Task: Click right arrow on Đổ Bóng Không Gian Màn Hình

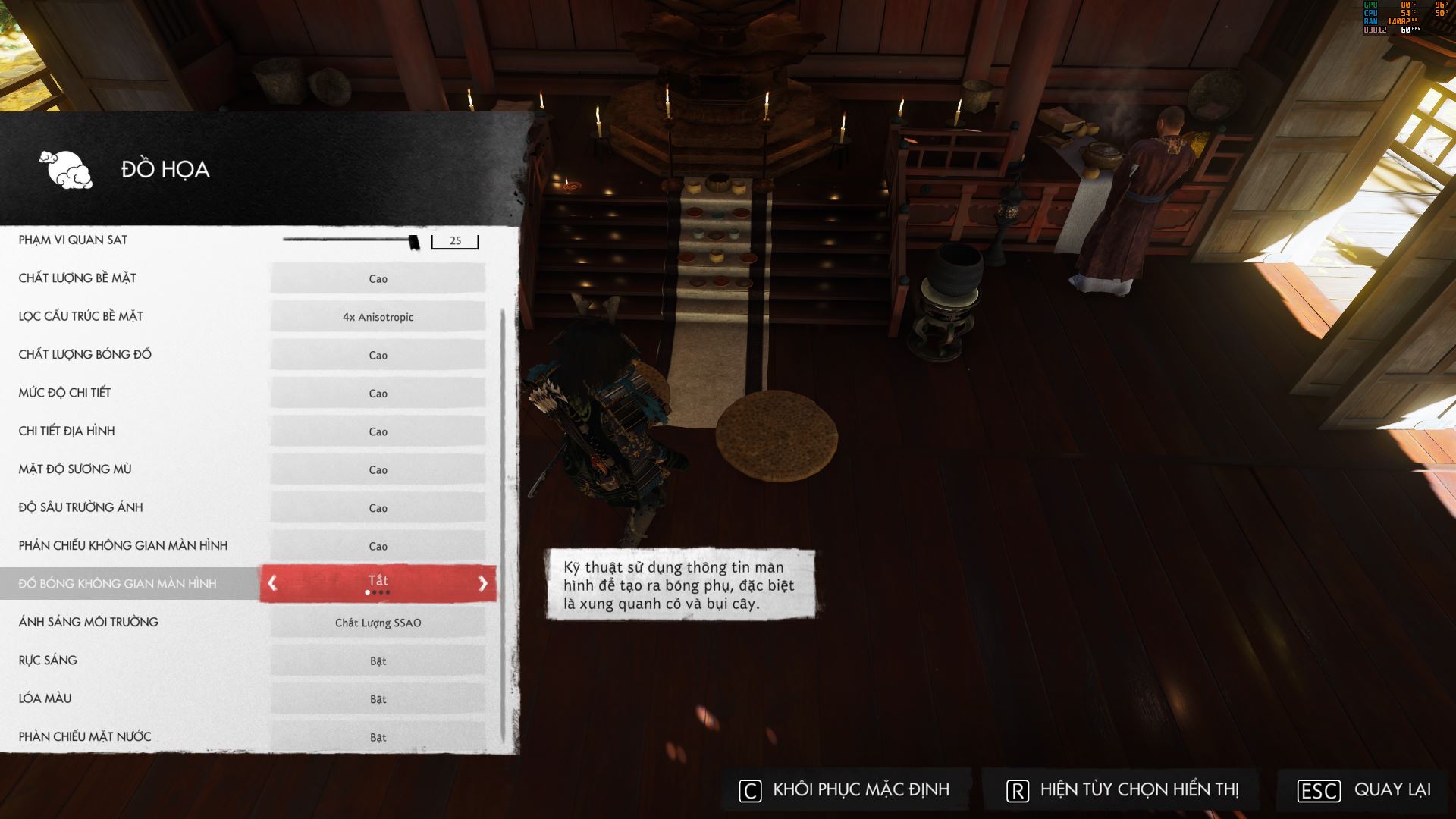Action: pos(483,583)
